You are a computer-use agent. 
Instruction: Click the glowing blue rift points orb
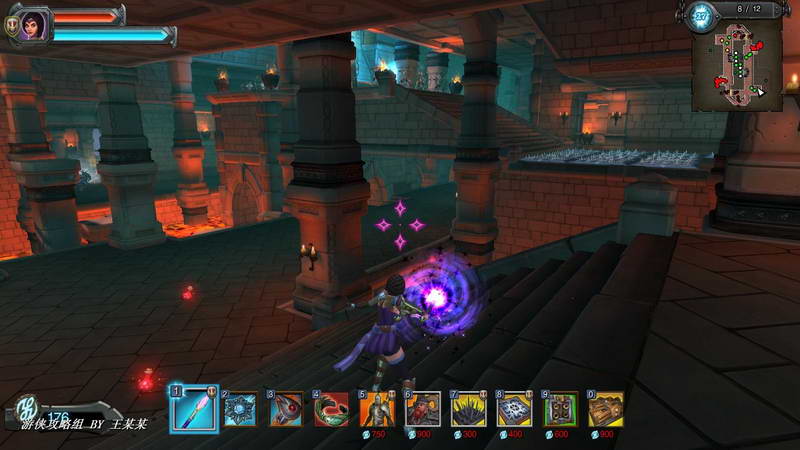(700, 16)
